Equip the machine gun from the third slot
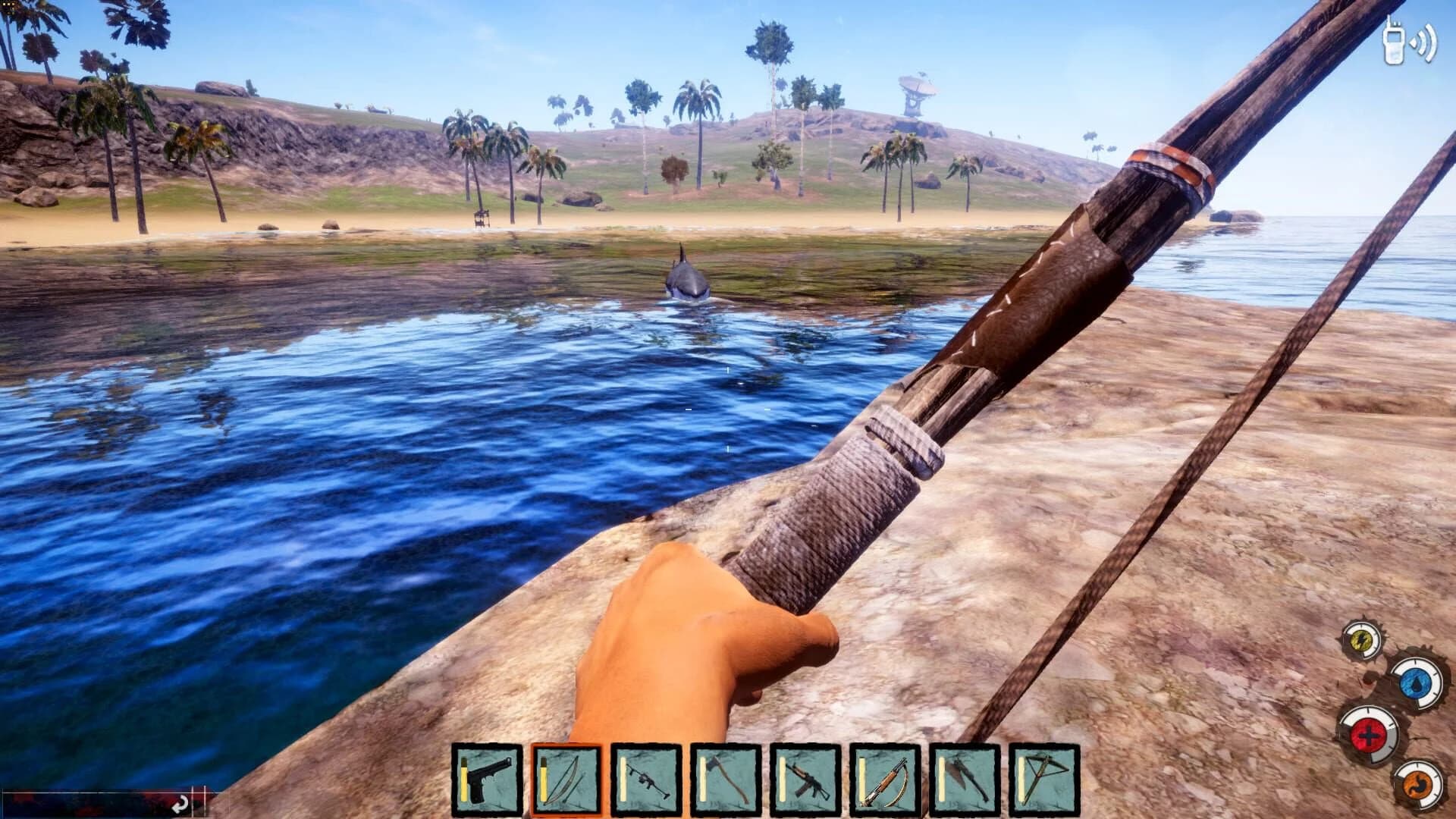Image resolution: width=1456 pixels, height=819 pixels. tap(645, 780)
